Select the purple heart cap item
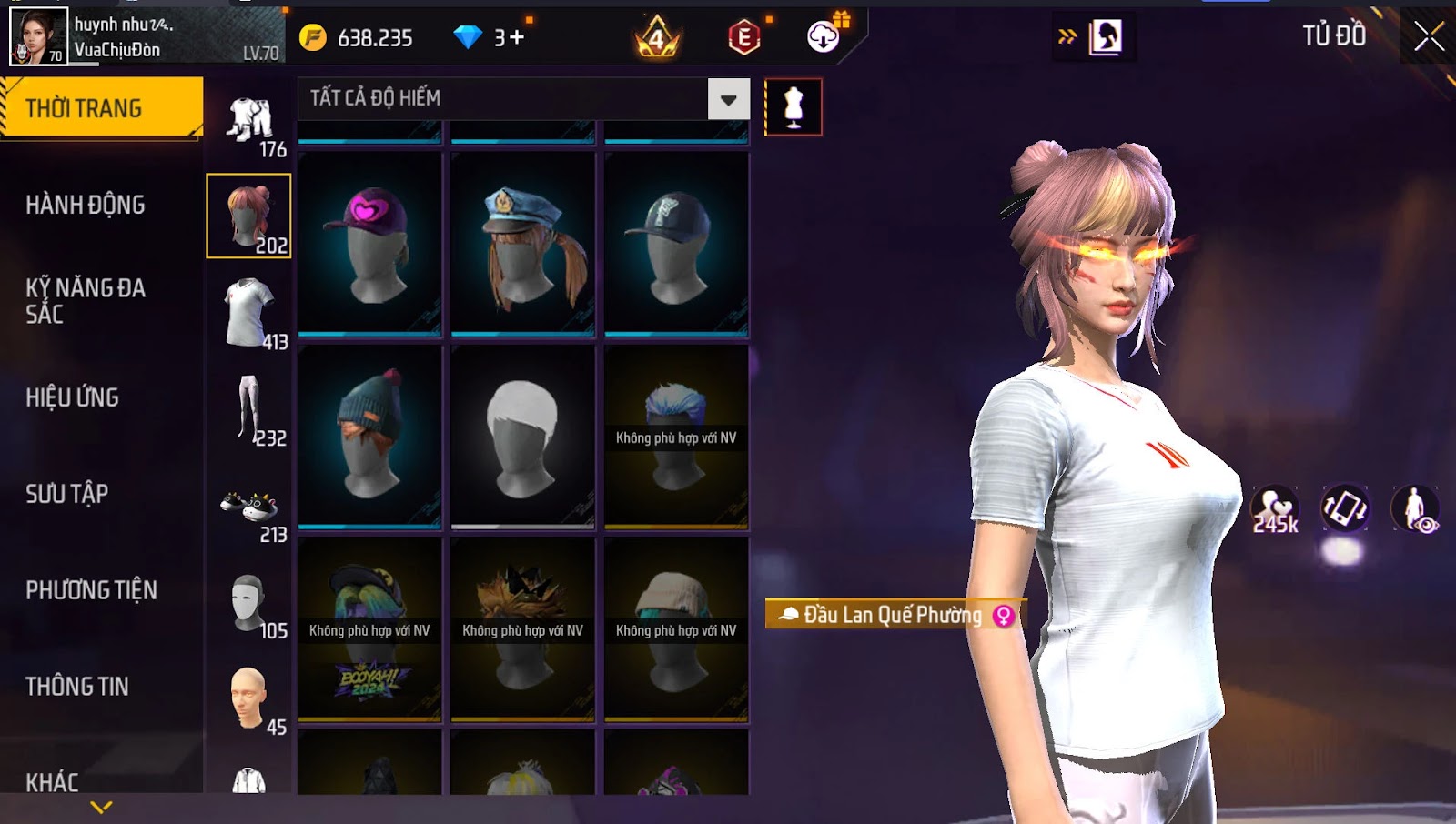 tap(369, 243)
